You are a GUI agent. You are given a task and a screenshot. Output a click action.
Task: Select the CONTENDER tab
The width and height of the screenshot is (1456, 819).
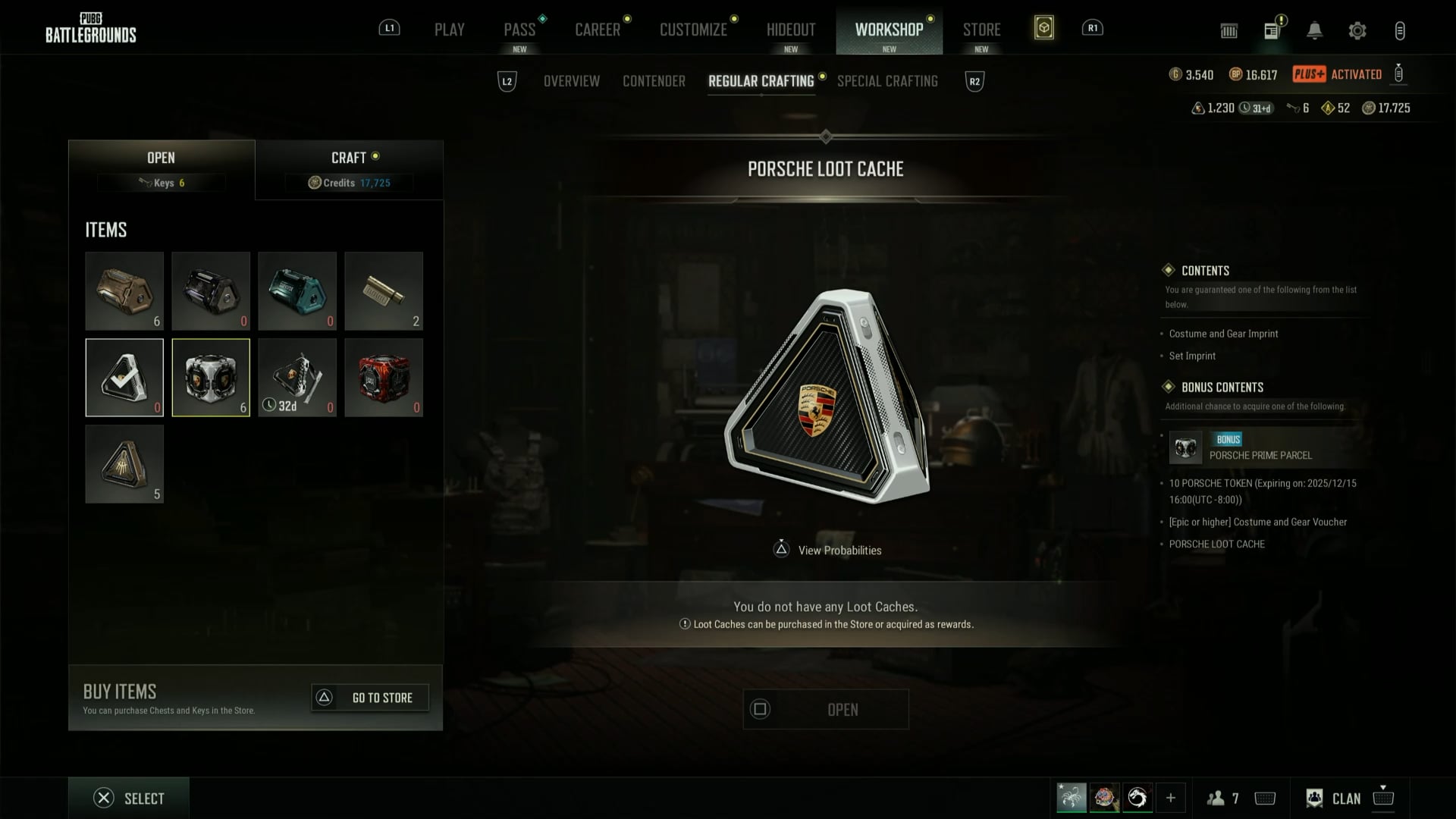pyautogui.click(x=654, y=81)
